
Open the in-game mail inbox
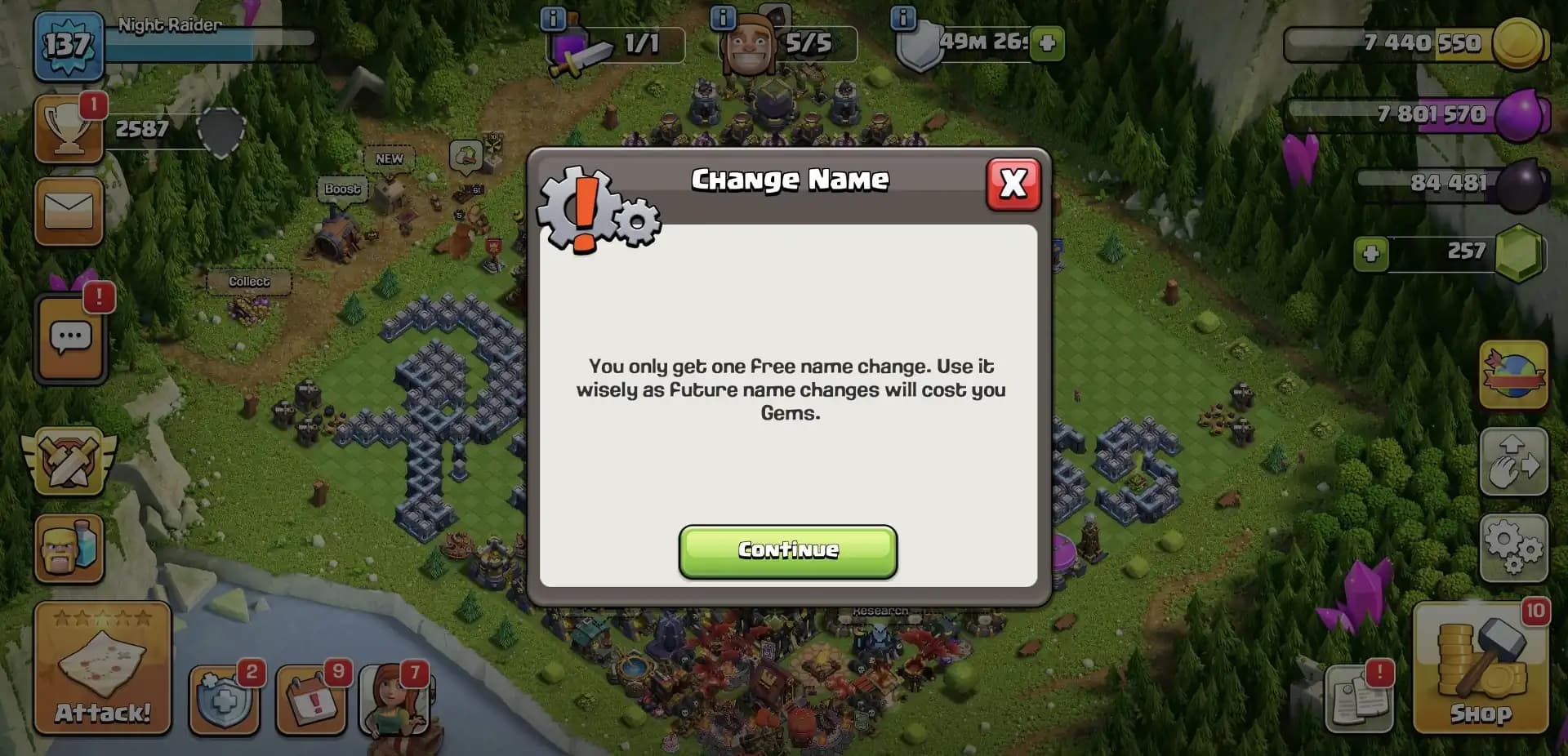tap(69, 211)
